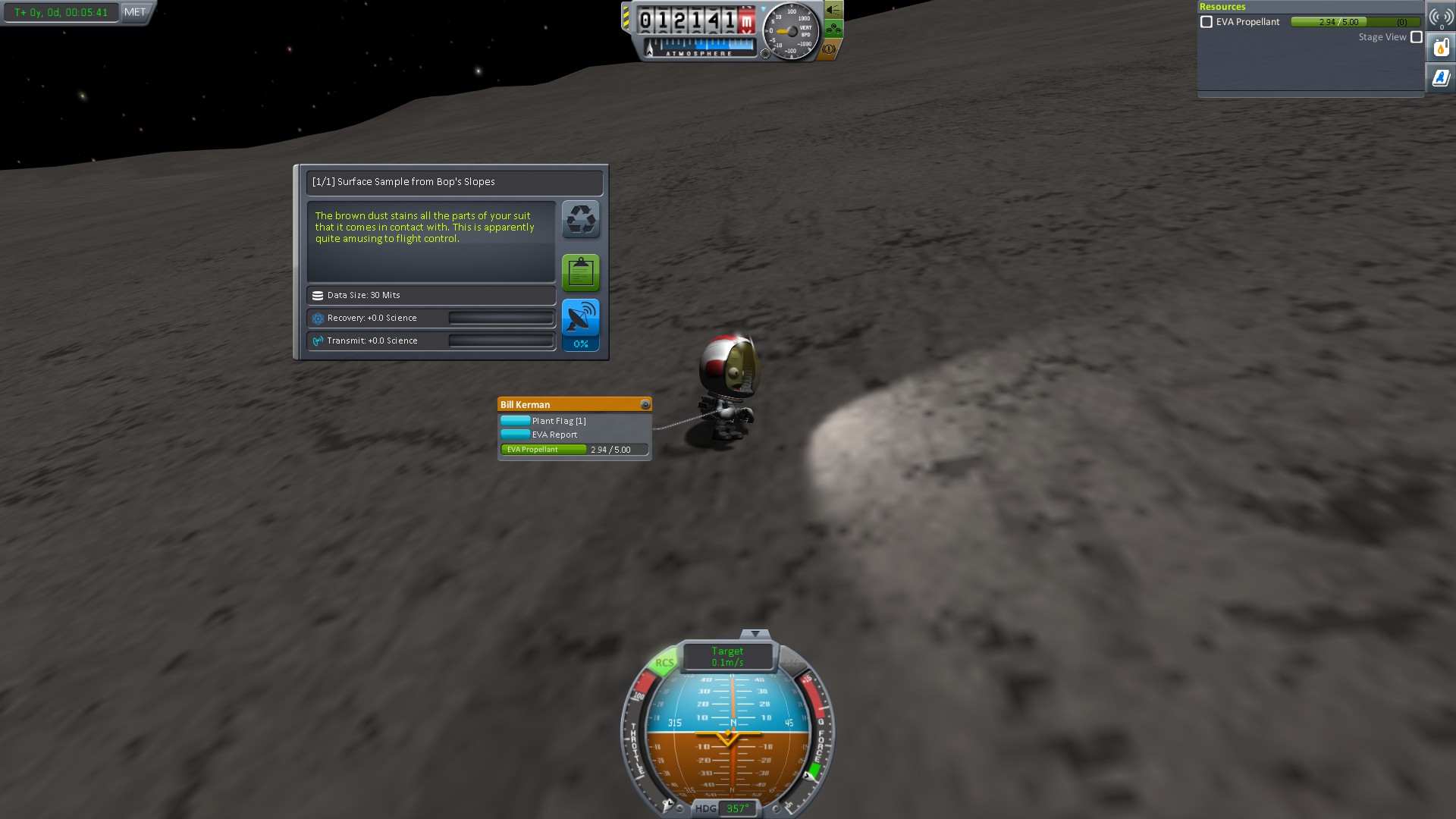Enable the Stage View checkbox

click(1417, 37)
